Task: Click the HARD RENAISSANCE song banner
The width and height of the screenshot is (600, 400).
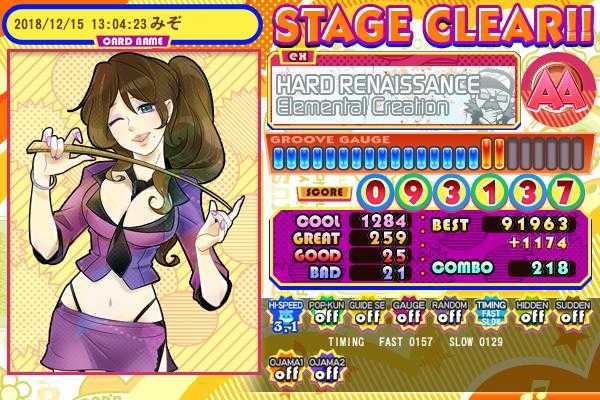Action: 393,94
